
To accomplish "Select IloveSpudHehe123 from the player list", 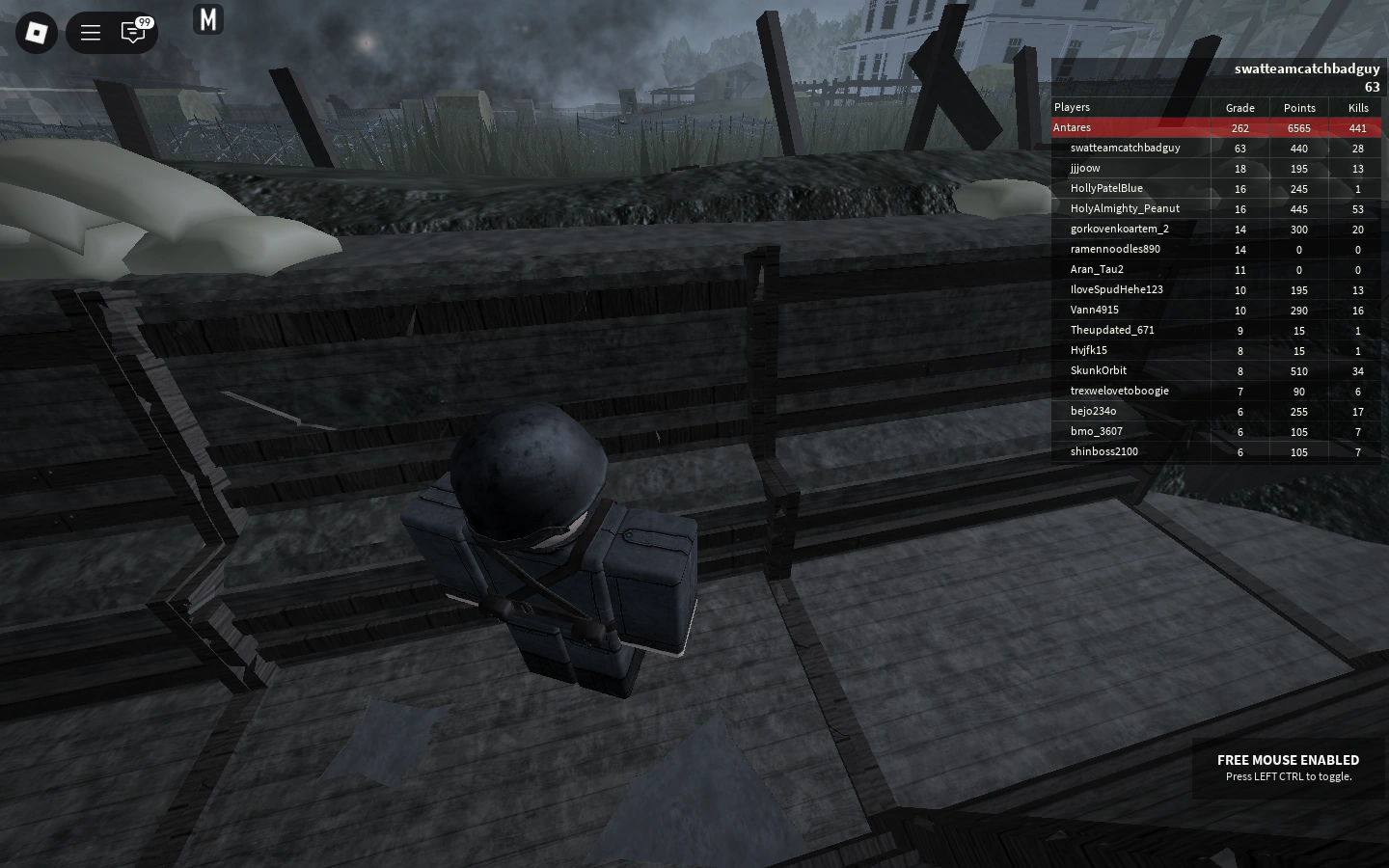I will (x=1117, y=289).
